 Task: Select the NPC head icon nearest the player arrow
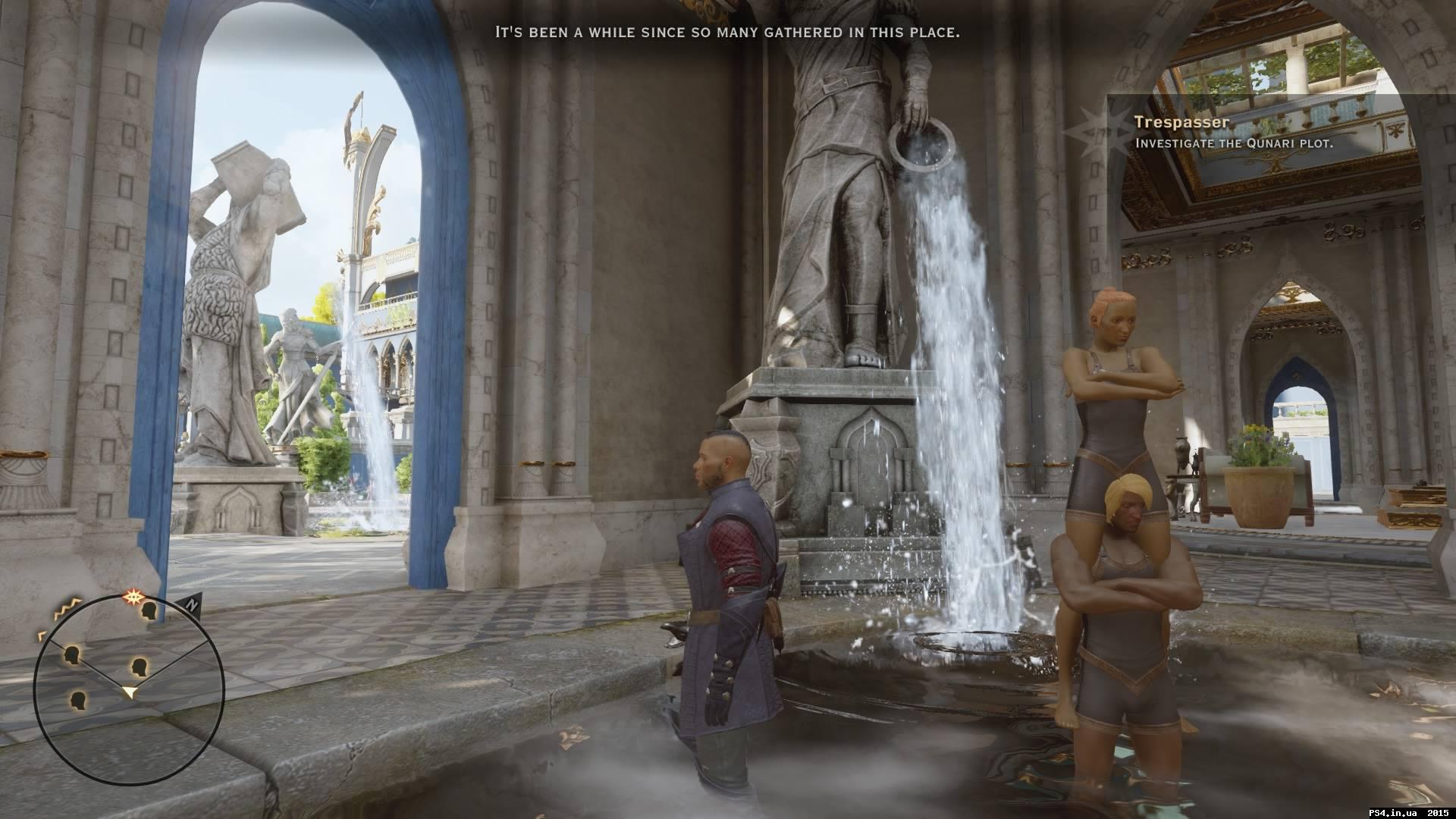point(138,667)
